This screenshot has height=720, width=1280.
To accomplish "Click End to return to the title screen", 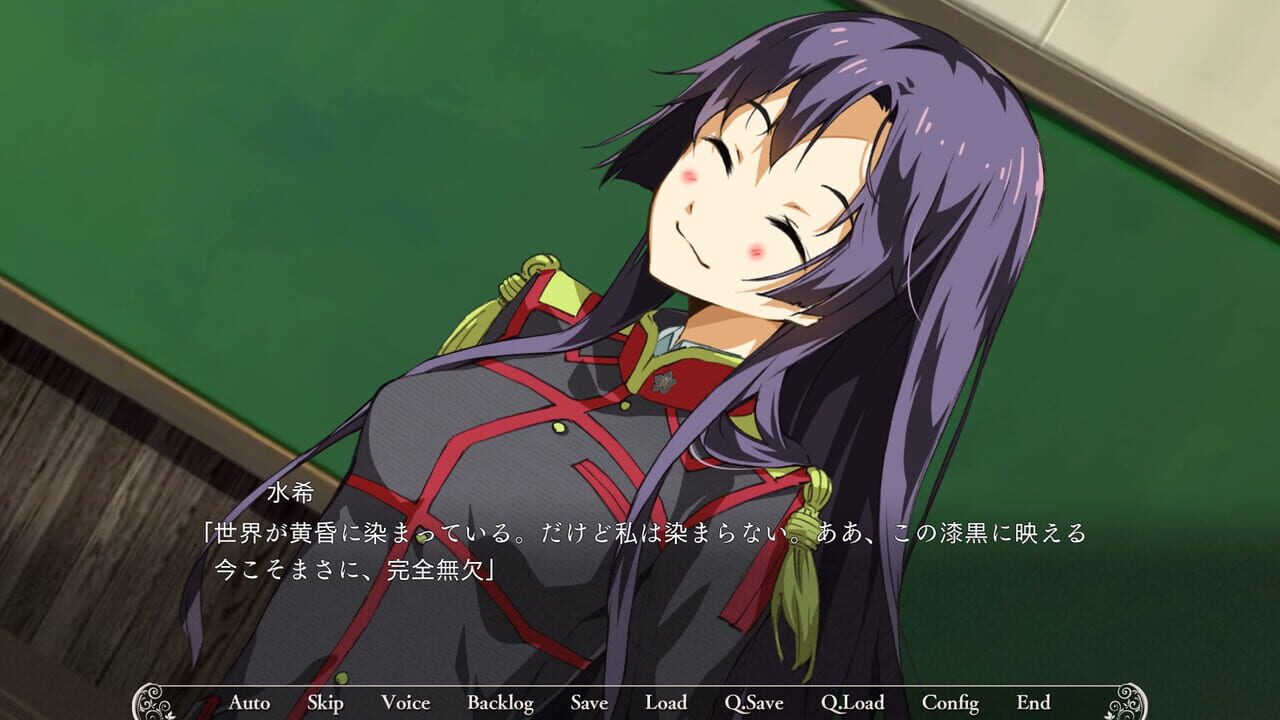I will 1034,703.
